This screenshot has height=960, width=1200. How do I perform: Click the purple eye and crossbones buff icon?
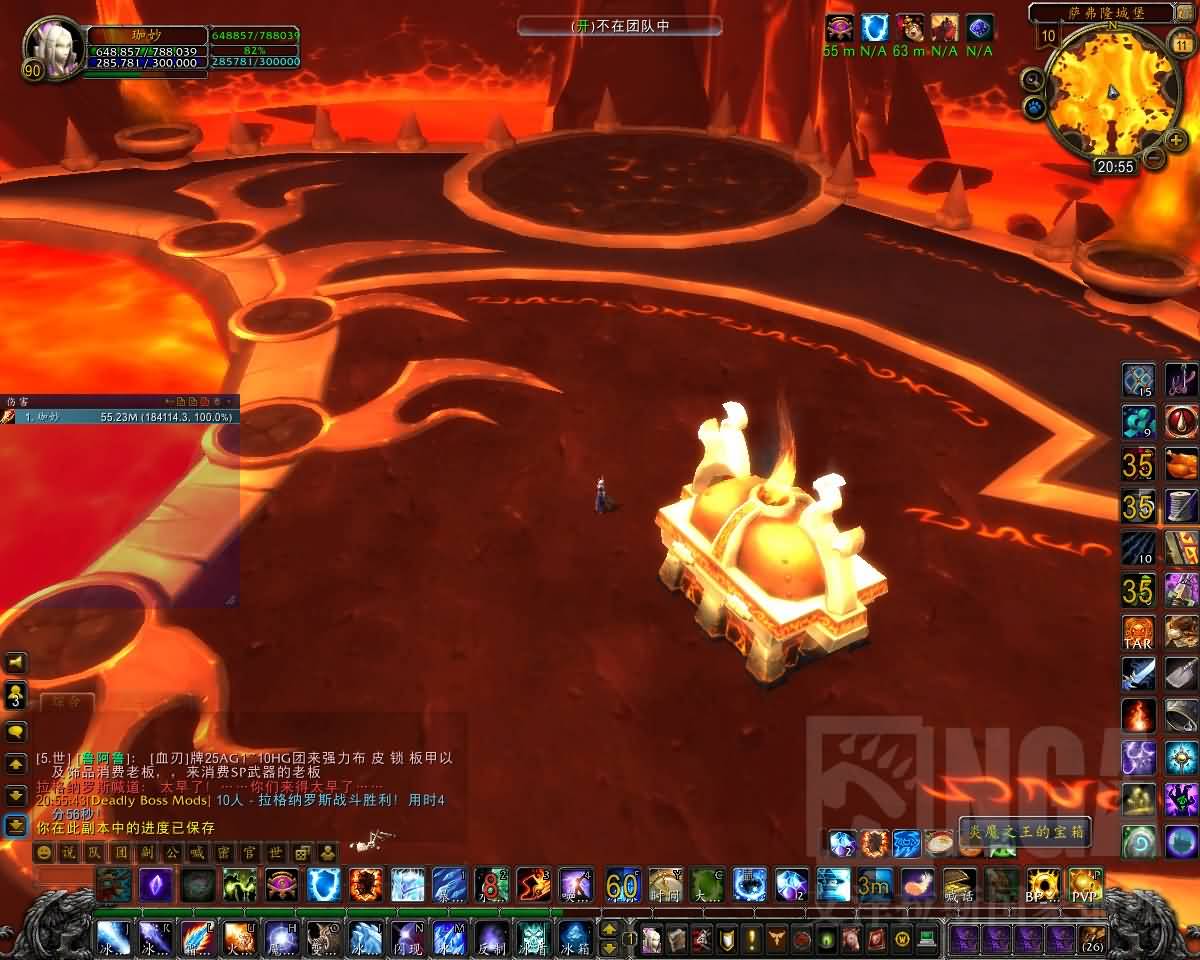point(839,28)
